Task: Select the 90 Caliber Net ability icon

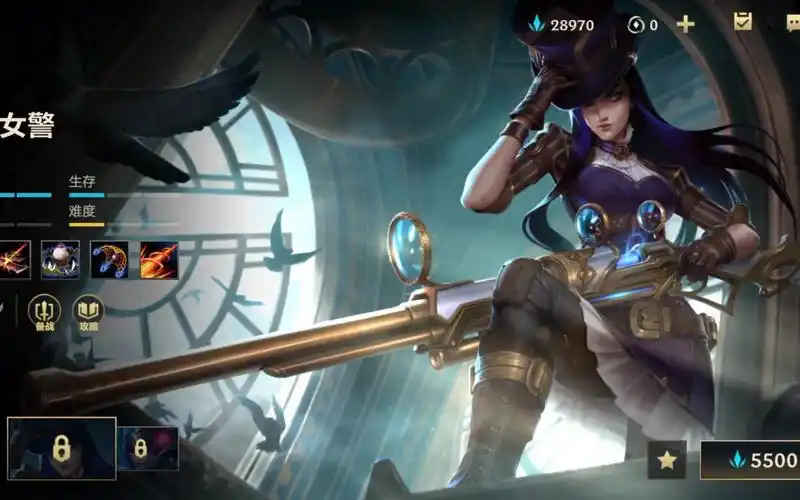Action: coord(109,260)
